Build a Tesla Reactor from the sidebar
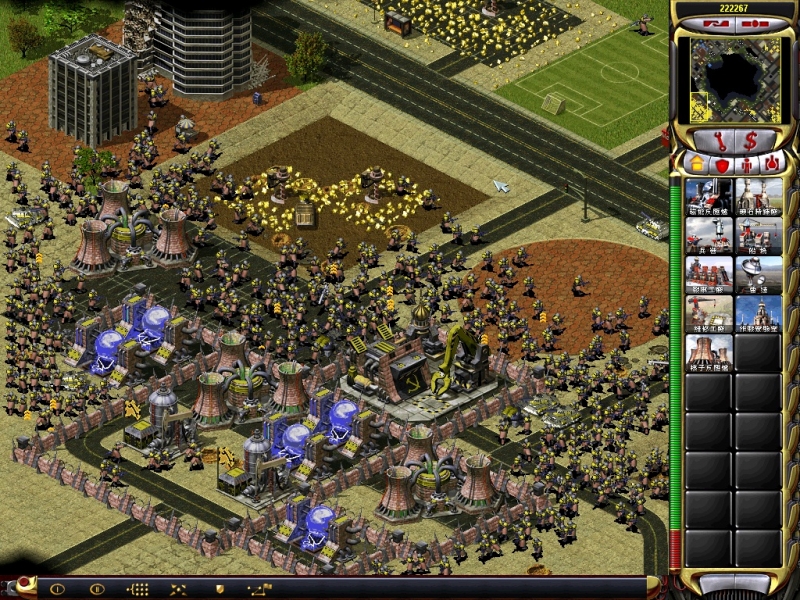This screenshot has height=600, width=800. (709, 197)
